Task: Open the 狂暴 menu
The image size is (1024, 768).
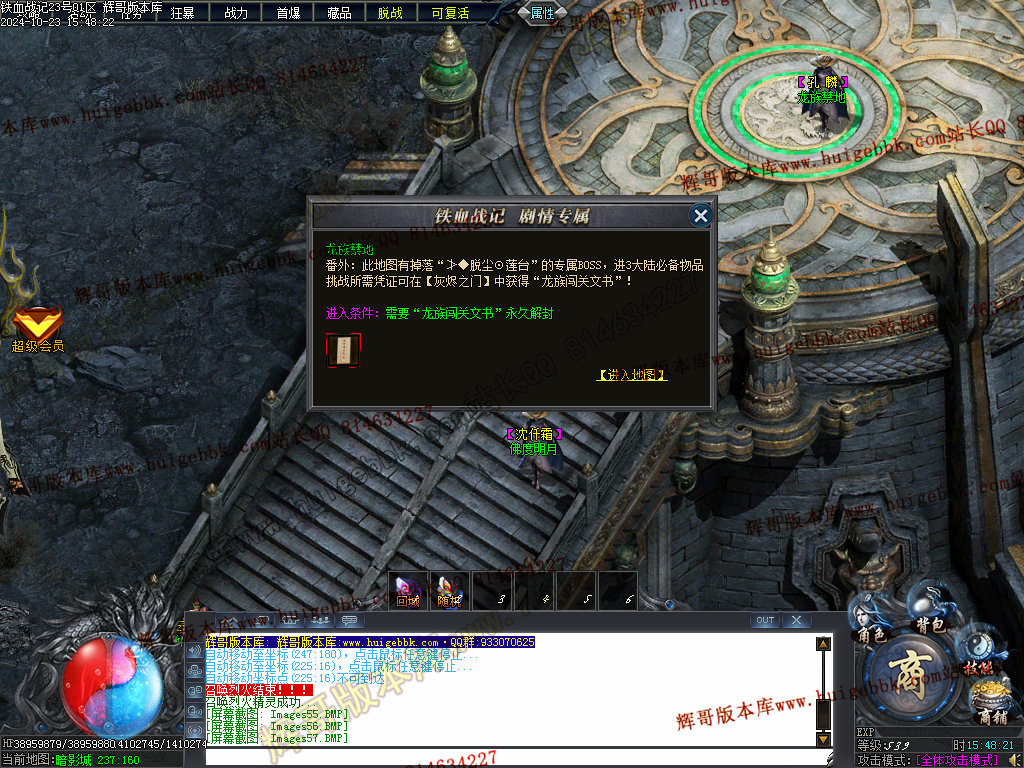Action: point(182,13)
